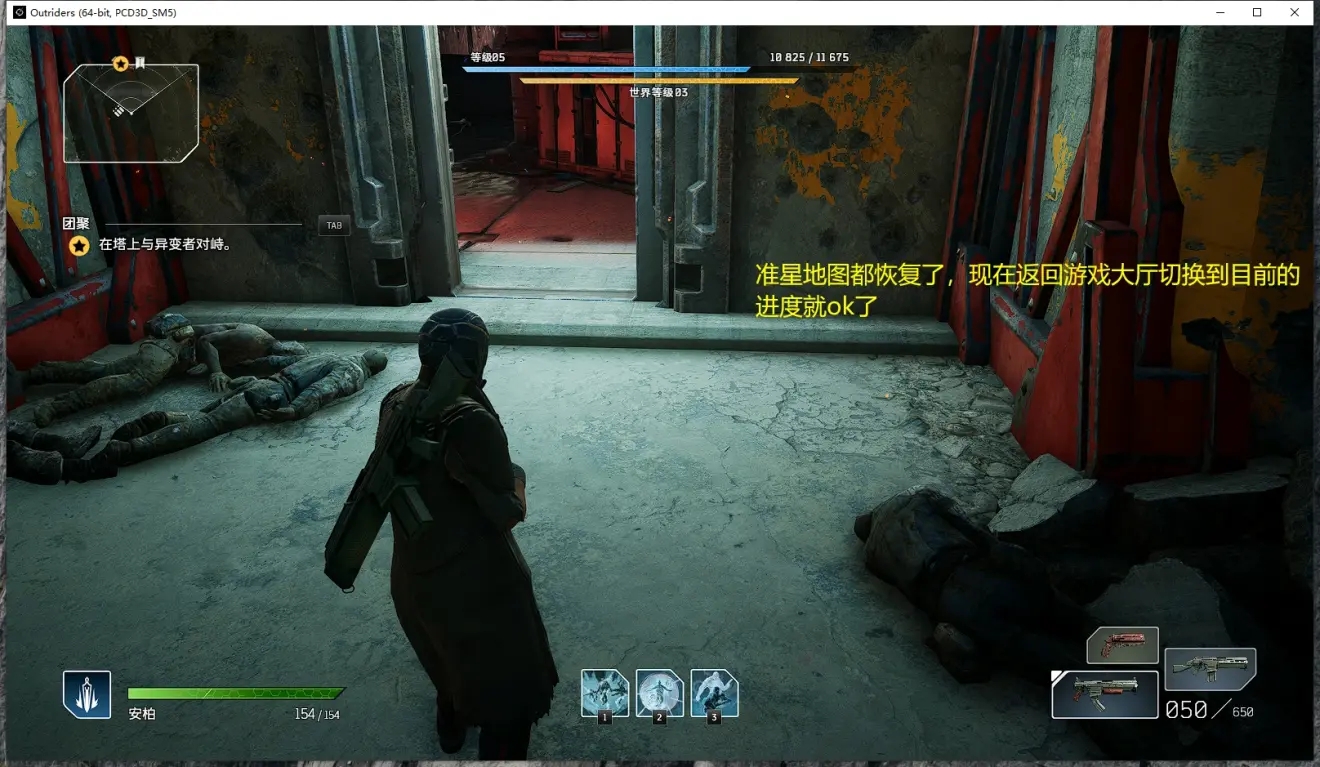Choose the assault rifle secondary weapon slot

(x=1210, y=669)
